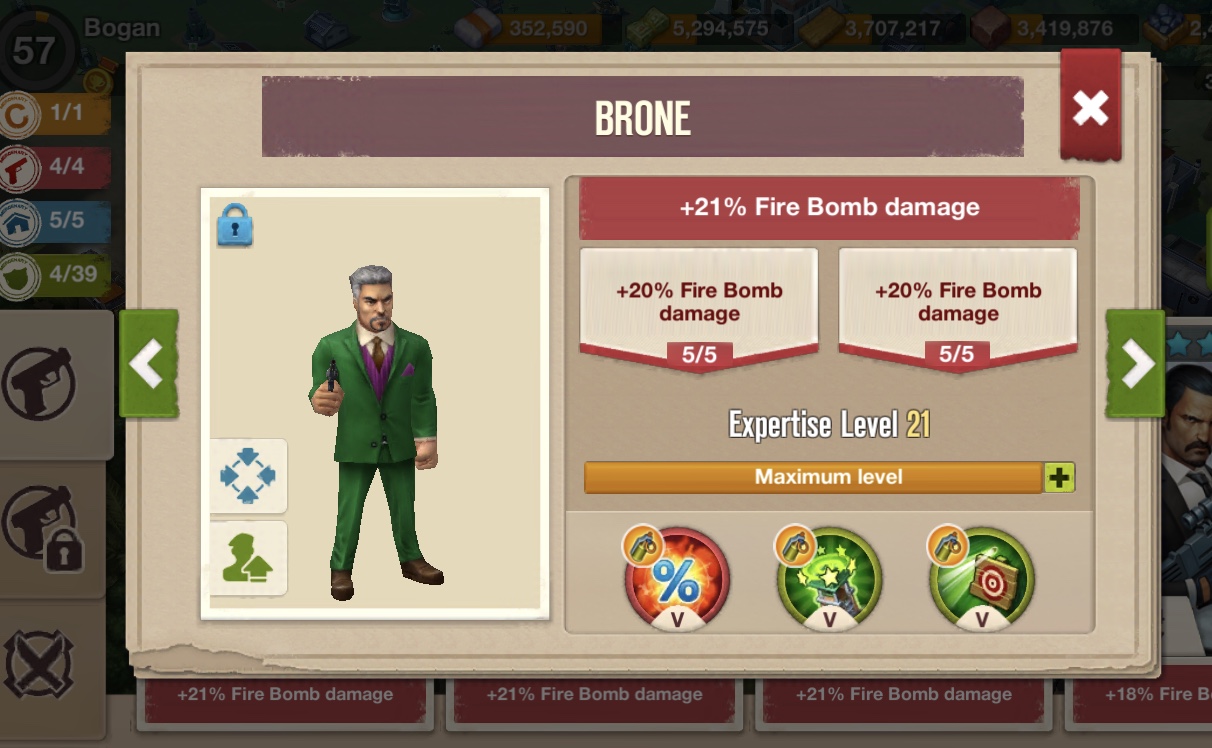
Task: Select the green soldier upgrade button
Action: click(248, 558)
